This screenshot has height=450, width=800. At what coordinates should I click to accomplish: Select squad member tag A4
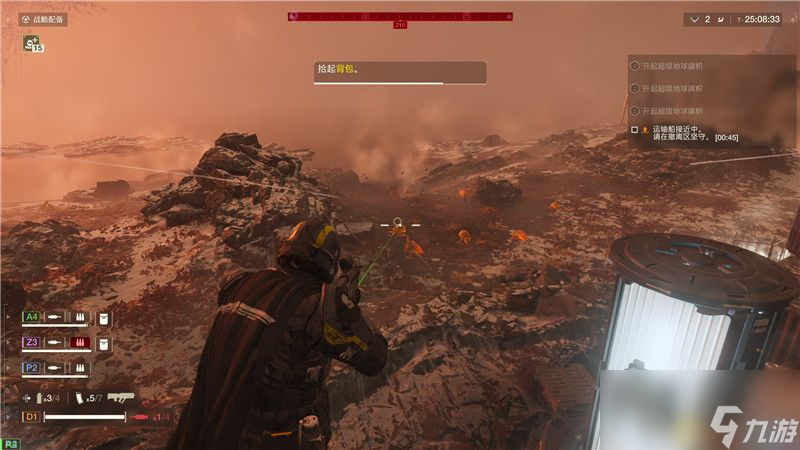point(32,318)
